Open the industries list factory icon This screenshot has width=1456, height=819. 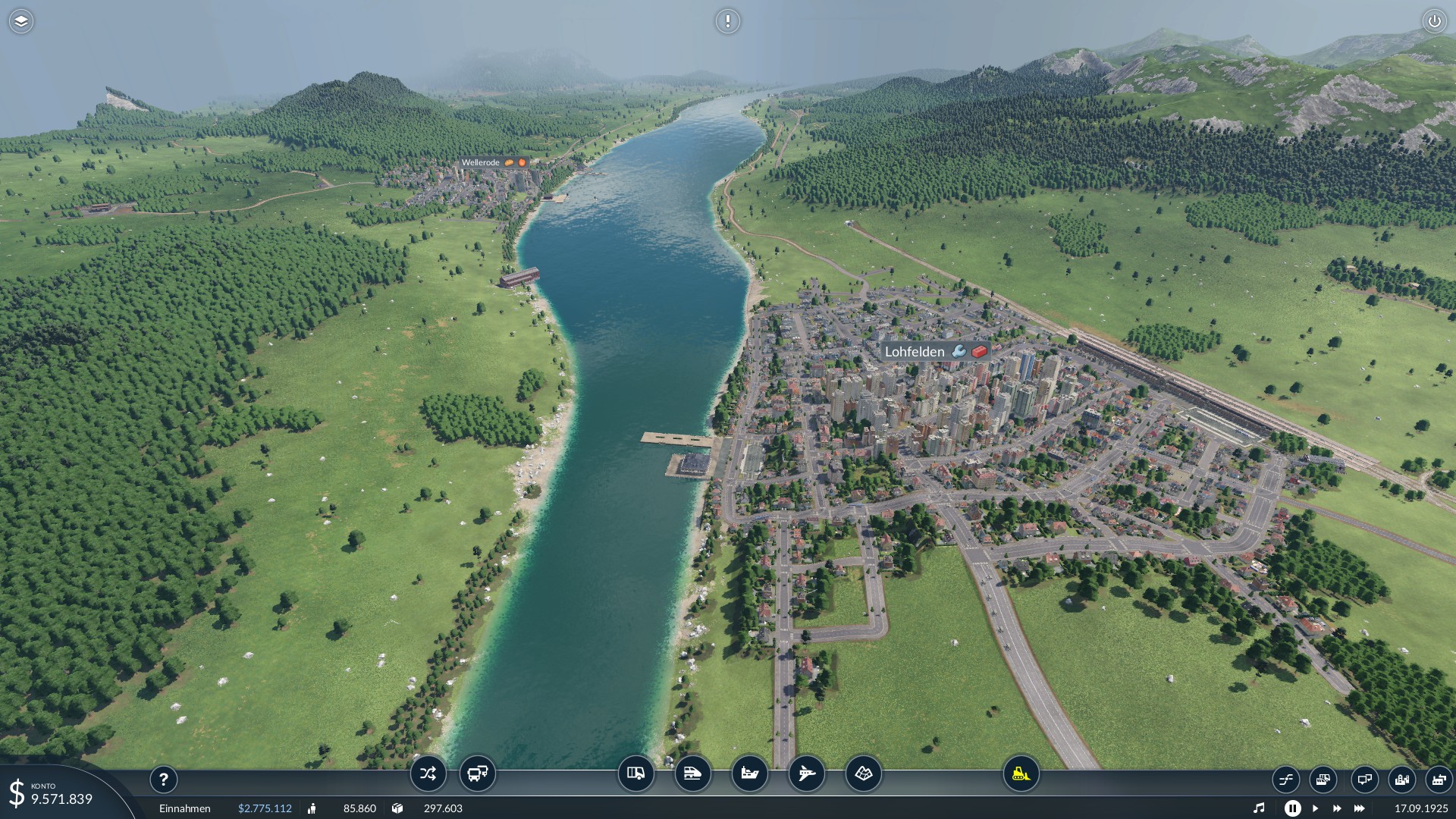coord(1438,779)
